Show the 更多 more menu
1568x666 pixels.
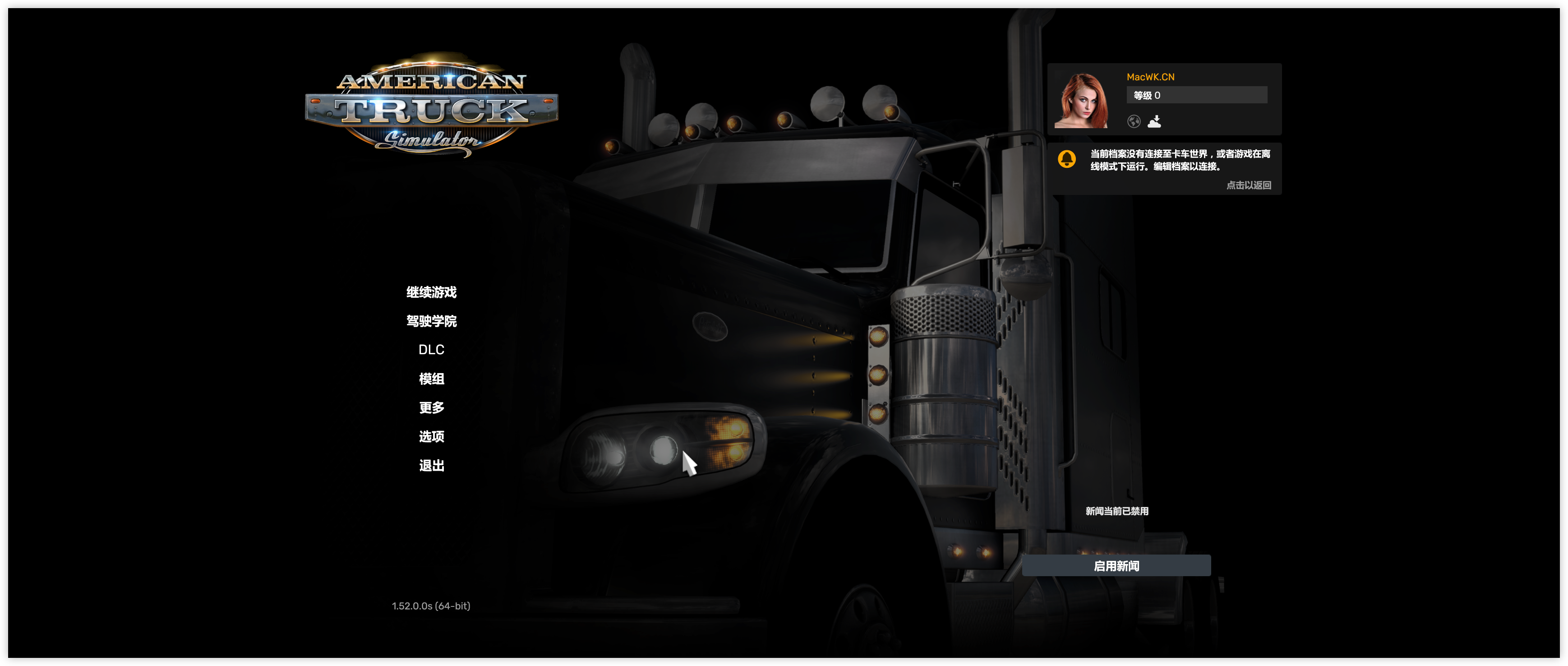tap(431, 407)
